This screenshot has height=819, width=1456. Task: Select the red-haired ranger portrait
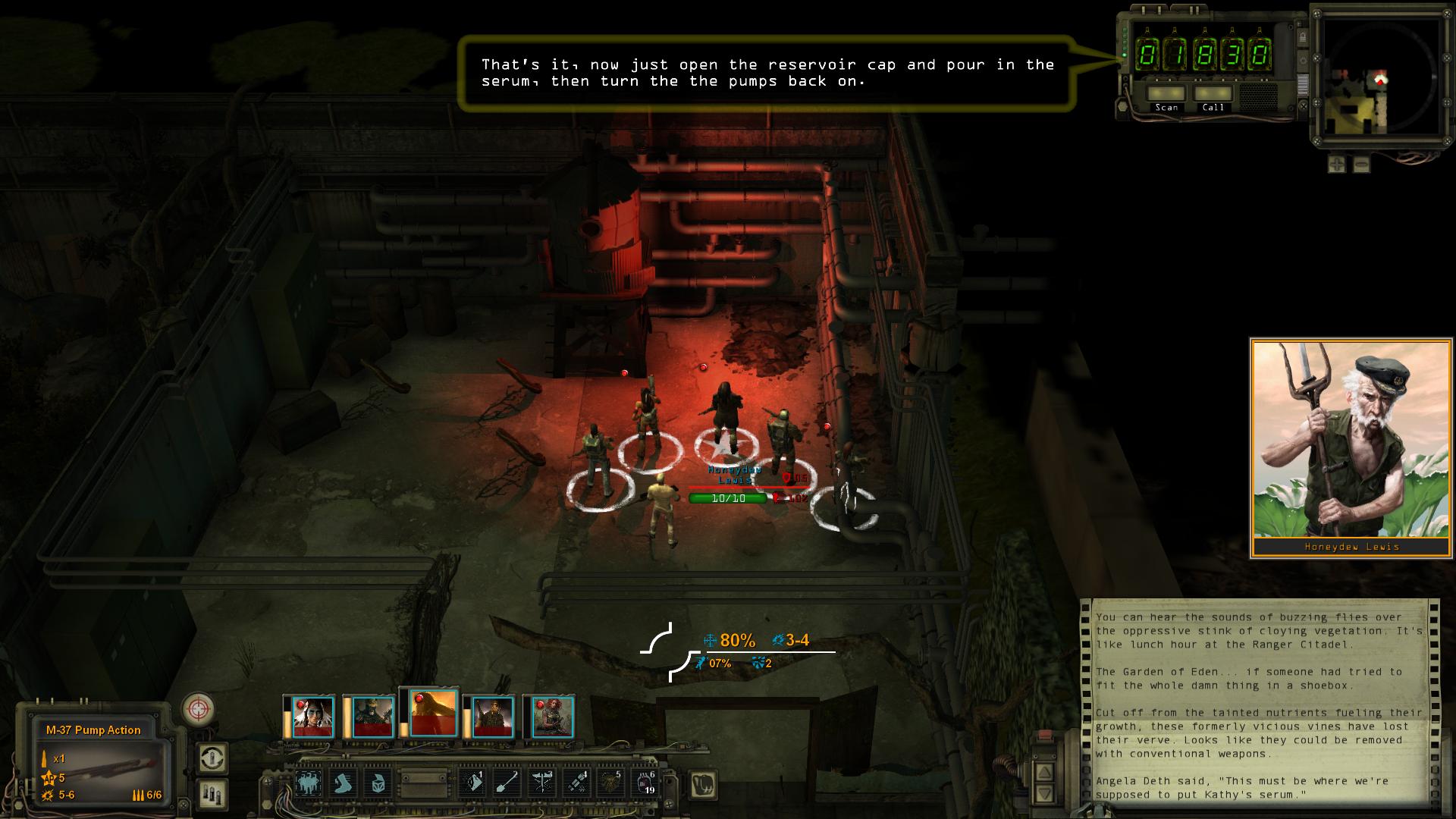tap(552, 717)
